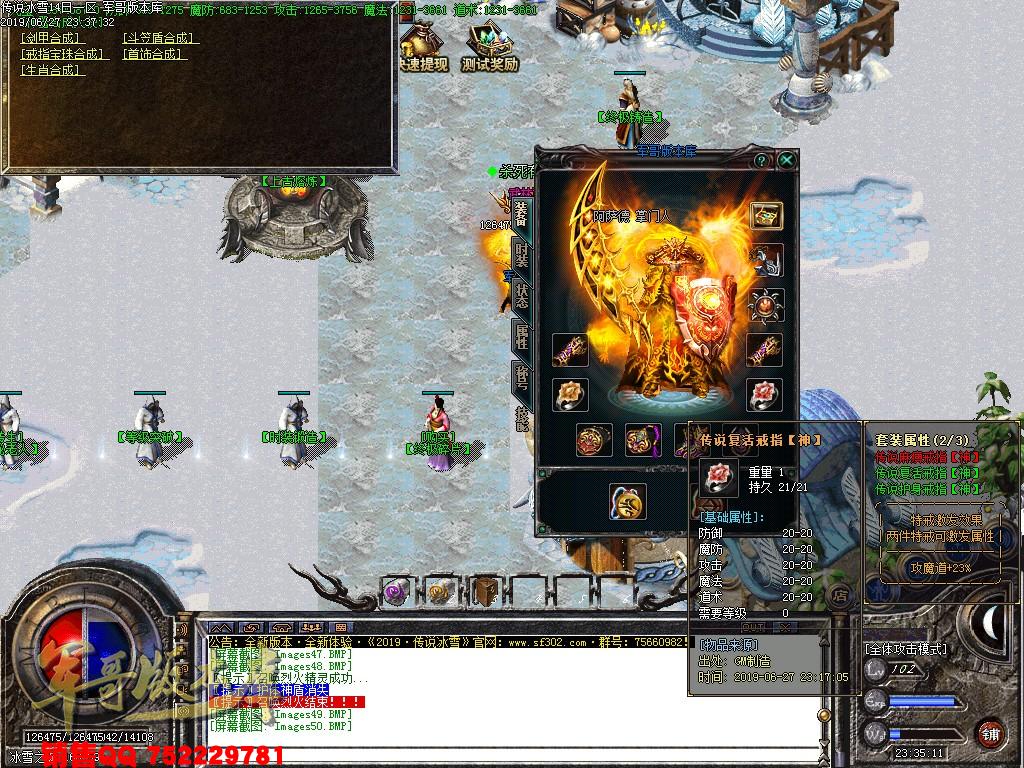Open the red 铺 shop button

point(990,732)
